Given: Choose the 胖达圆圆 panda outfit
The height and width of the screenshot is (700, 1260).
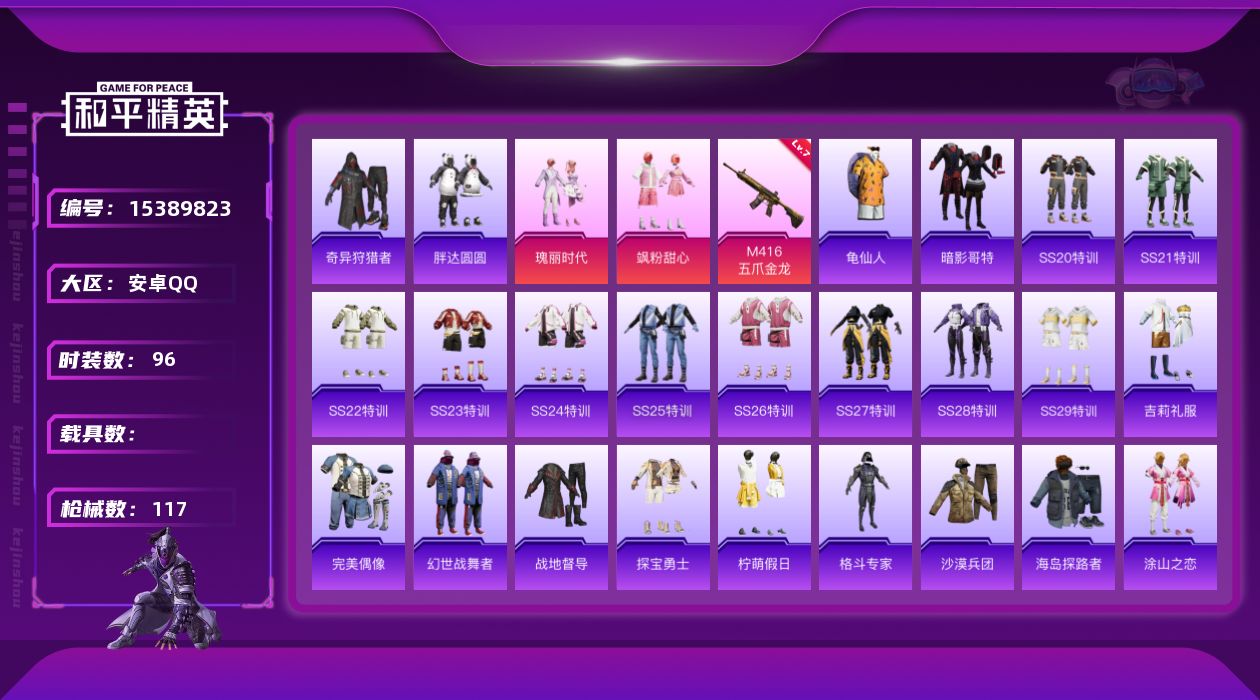Looking at the screenshot, I should click(x=460, y=211).
